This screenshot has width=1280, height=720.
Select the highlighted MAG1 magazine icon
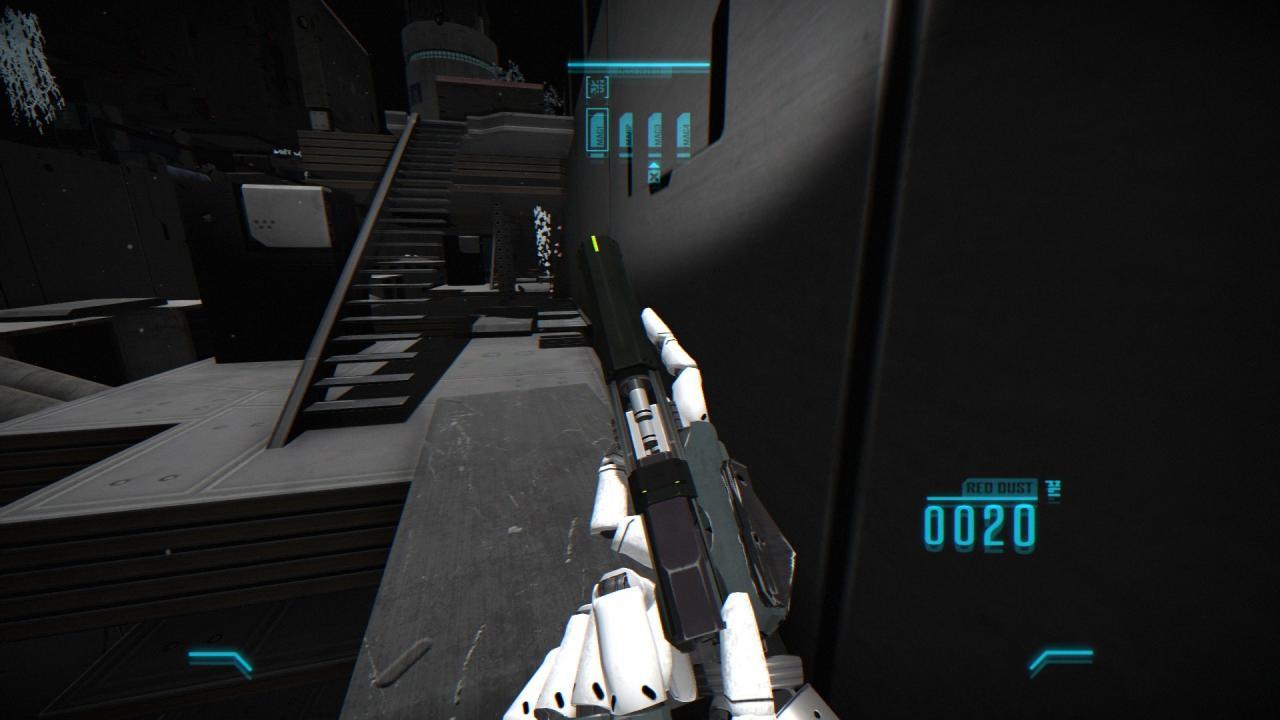[597, 132]
